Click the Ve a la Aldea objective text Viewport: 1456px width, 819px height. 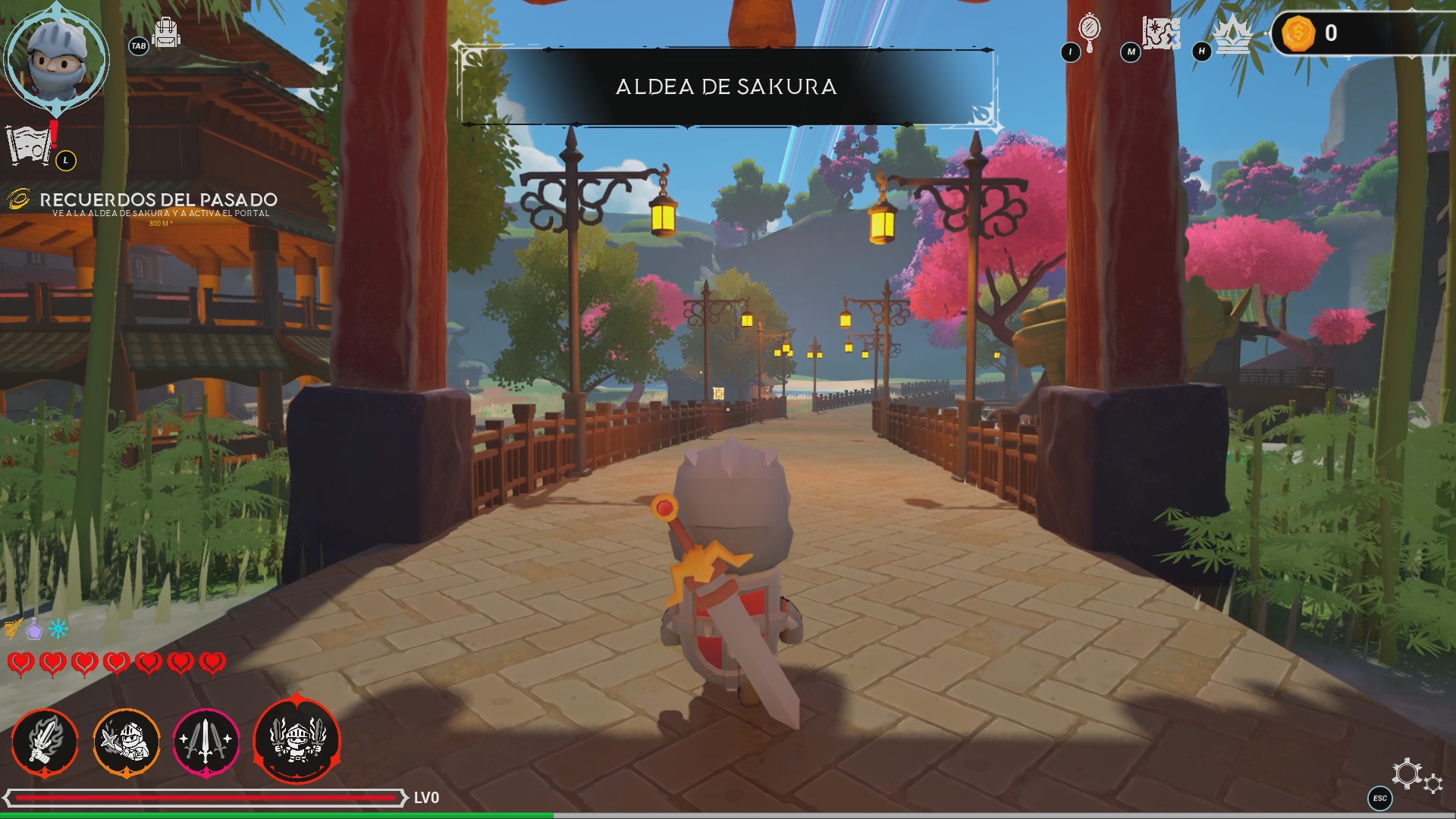point(160,215)
